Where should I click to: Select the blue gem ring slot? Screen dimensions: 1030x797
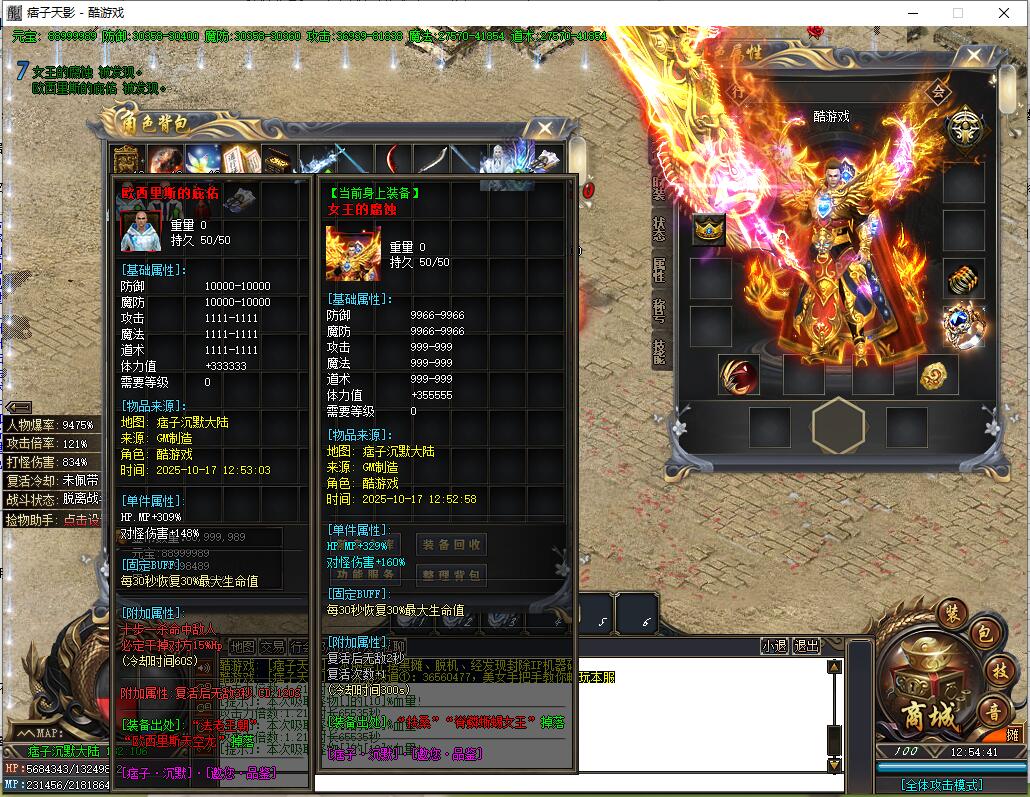[964, 326]
